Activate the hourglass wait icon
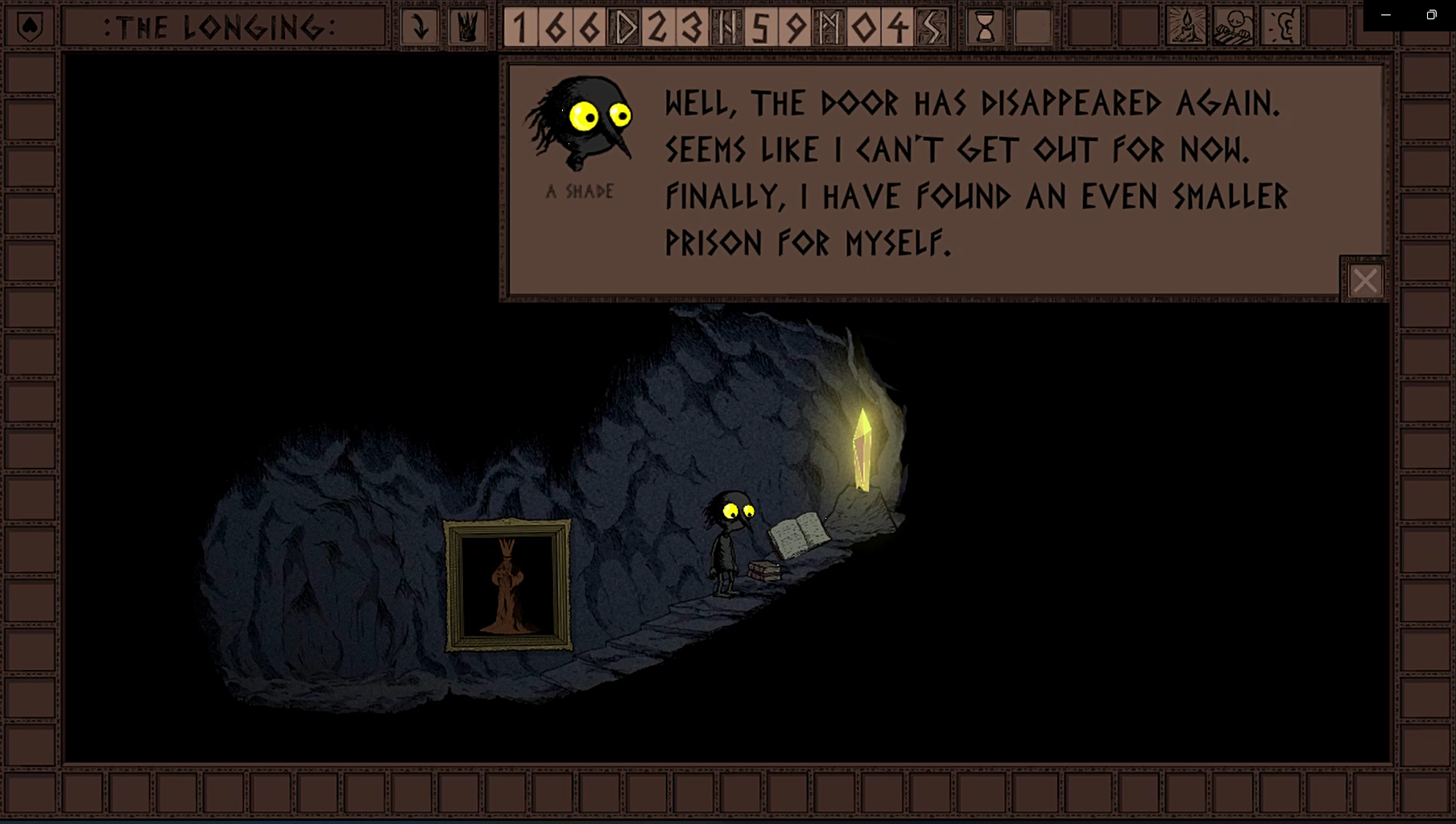The height and width of the screenshot is (824, 1456). tap(985, 27)
